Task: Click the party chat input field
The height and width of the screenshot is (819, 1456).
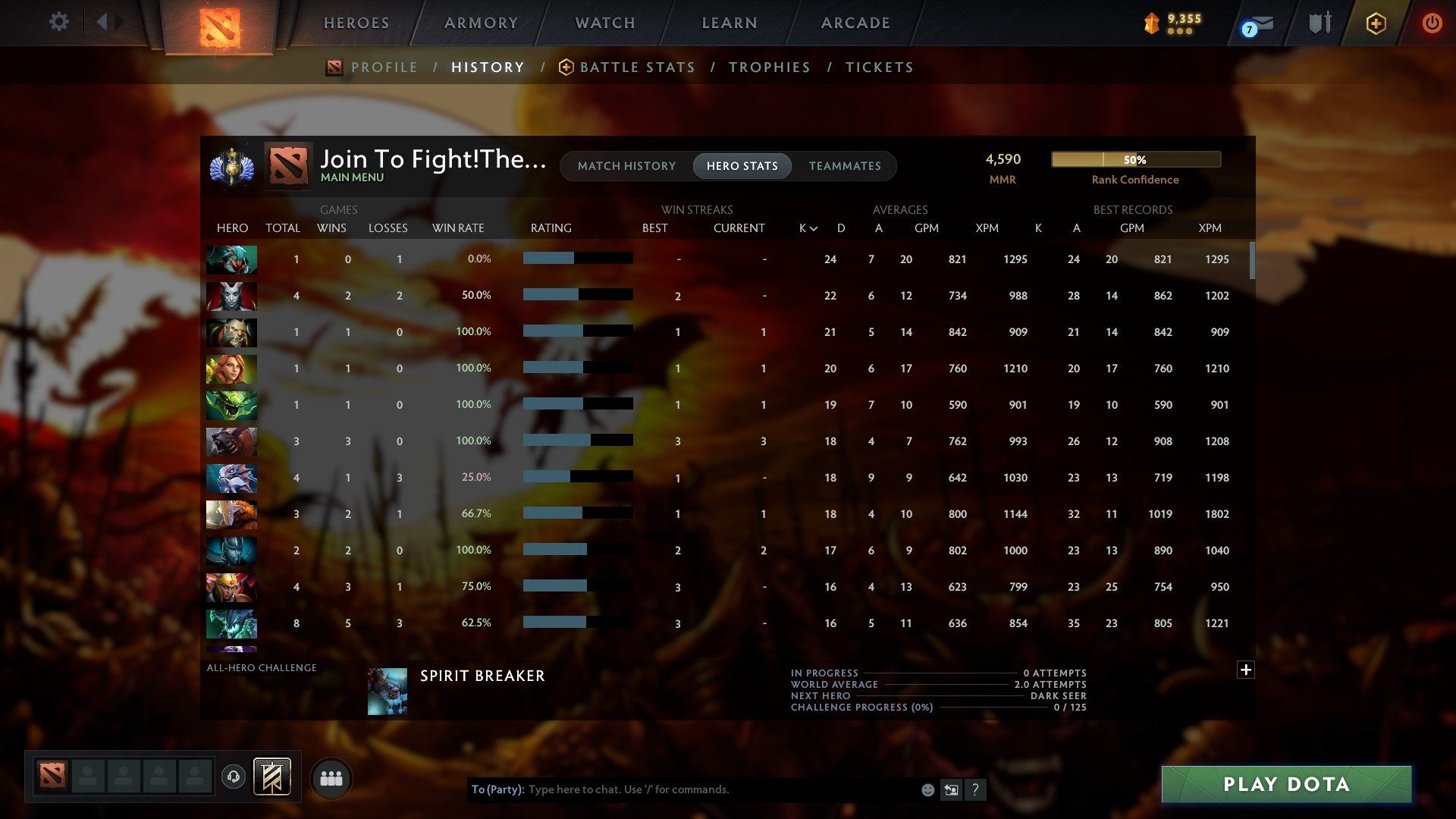Action: (x=682, y=789)
